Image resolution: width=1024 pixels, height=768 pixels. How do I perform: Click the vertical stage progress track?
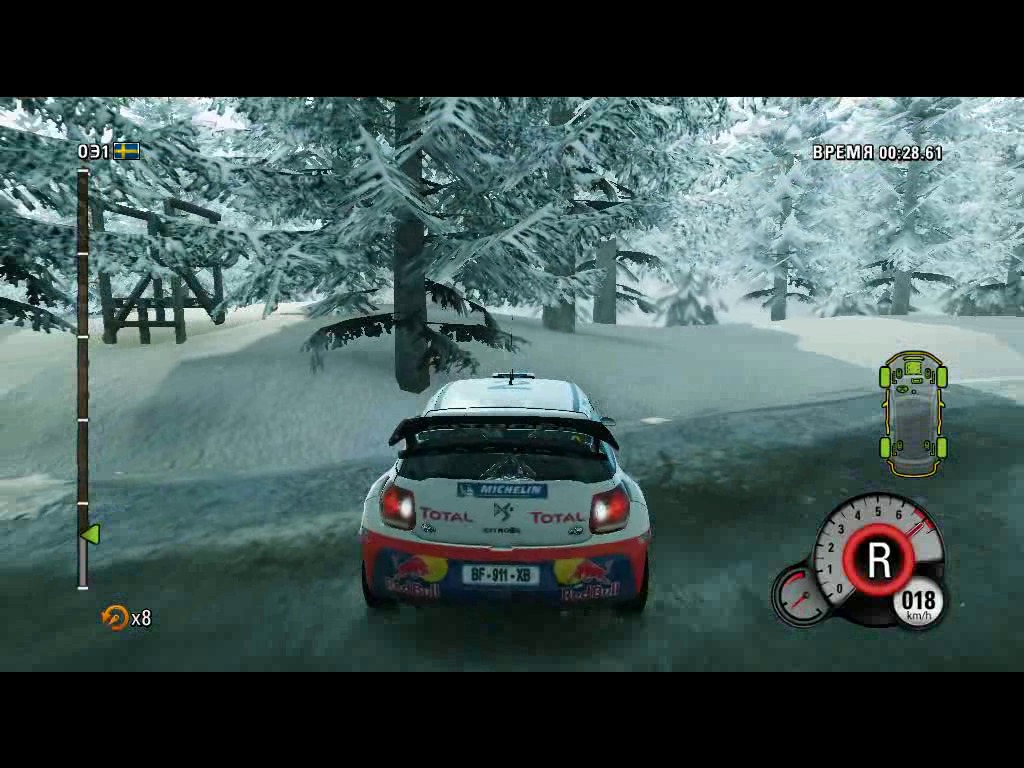pos(83,378)
